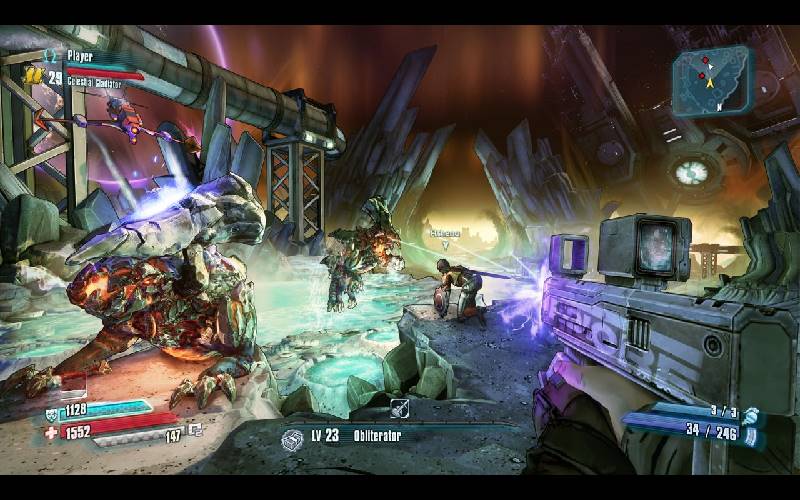Click the action skill icon above the experience bar
Image resolution: width=800 pixels, height=500 pixels.
pyautogui.click(x=399, y=407)
